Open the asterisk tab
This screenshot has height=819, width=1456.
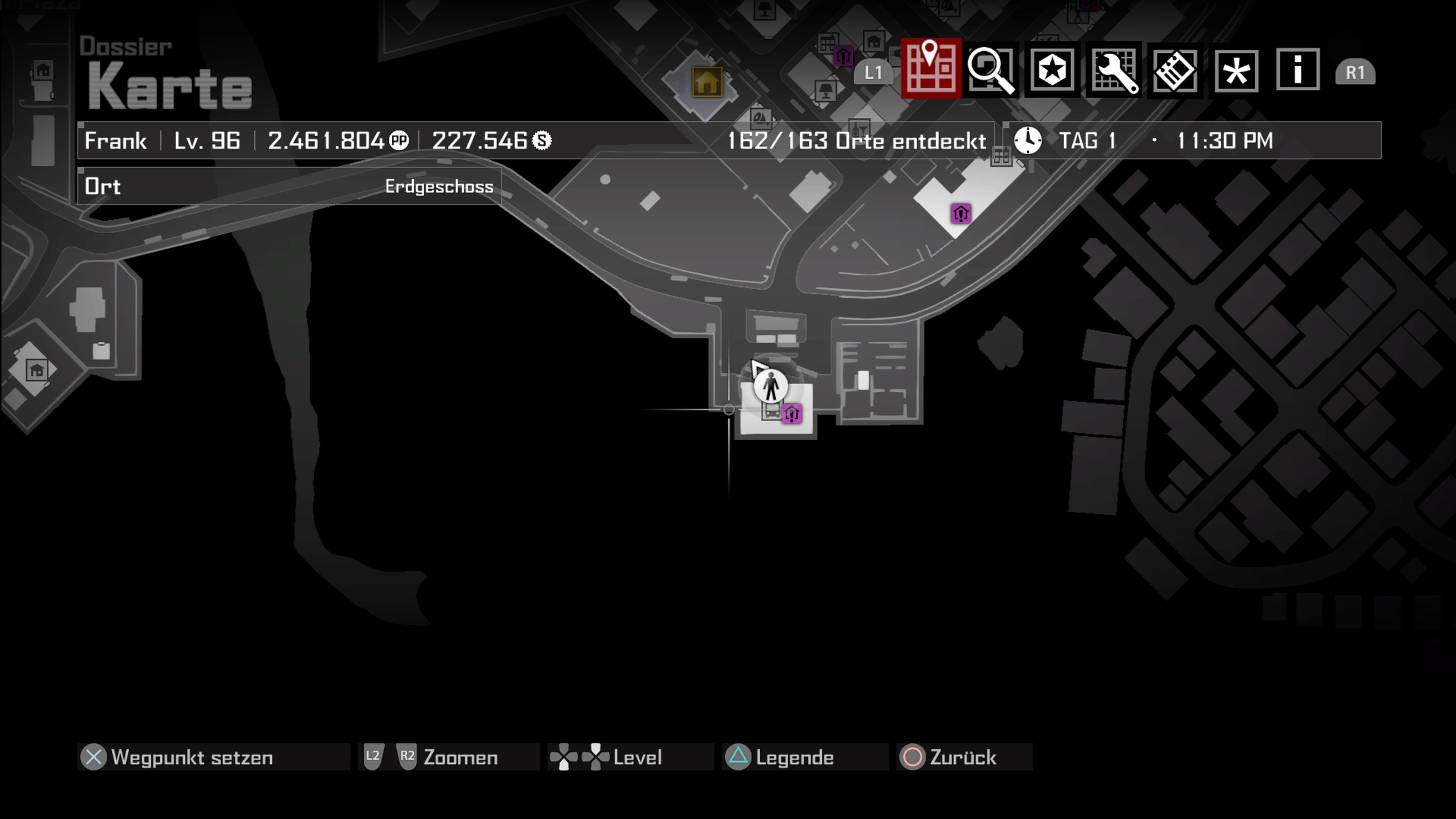point(1236,71)
